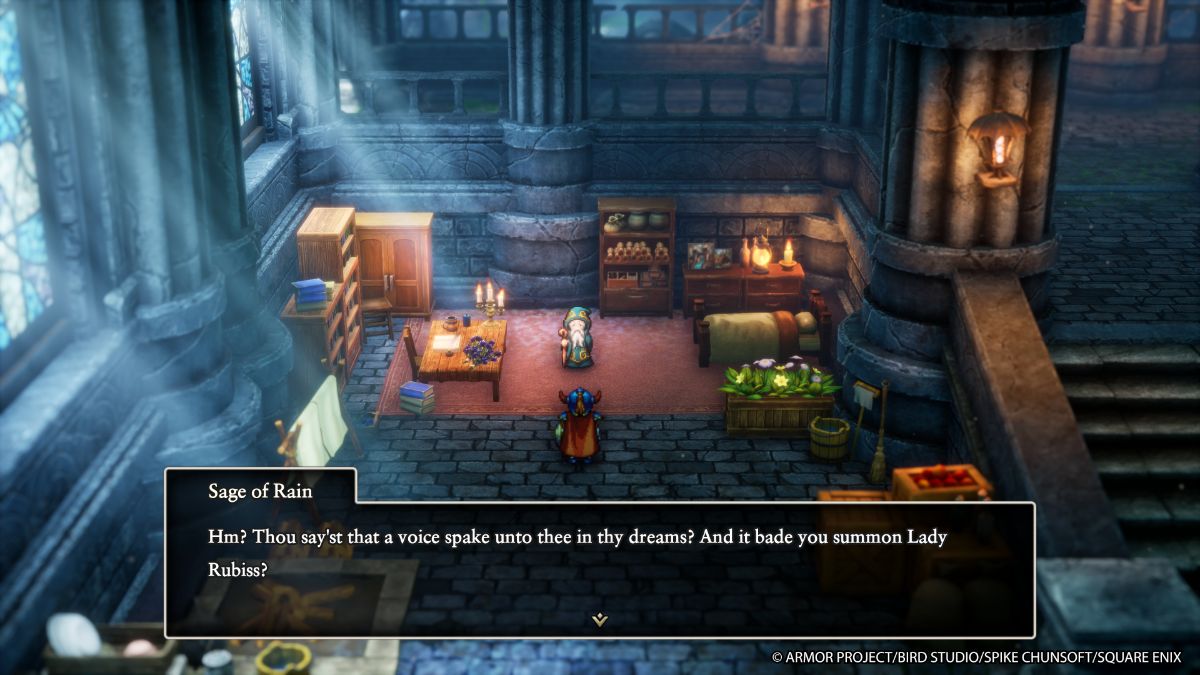
Task: Advance dialogue with the down-arrow continue indicator
Action: 599,620
